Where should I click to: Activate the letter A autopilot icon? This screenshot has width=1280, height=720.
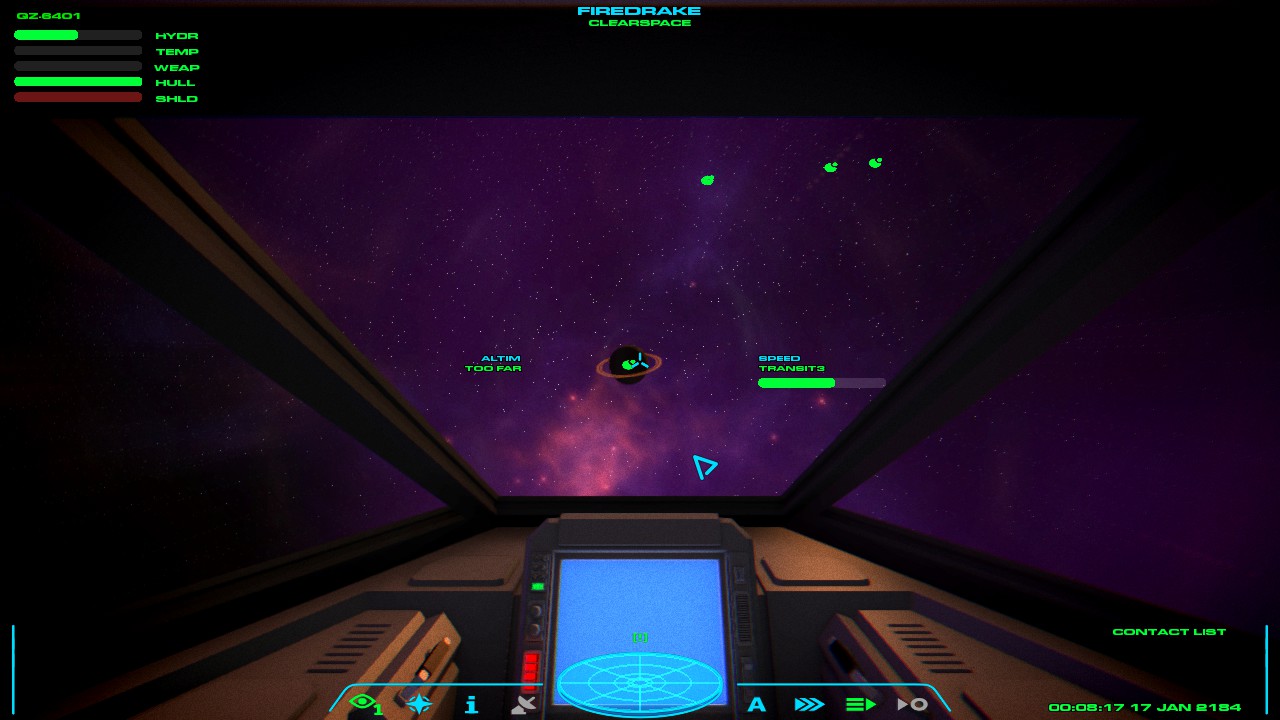pyautogui.click(x=757, y=704)
